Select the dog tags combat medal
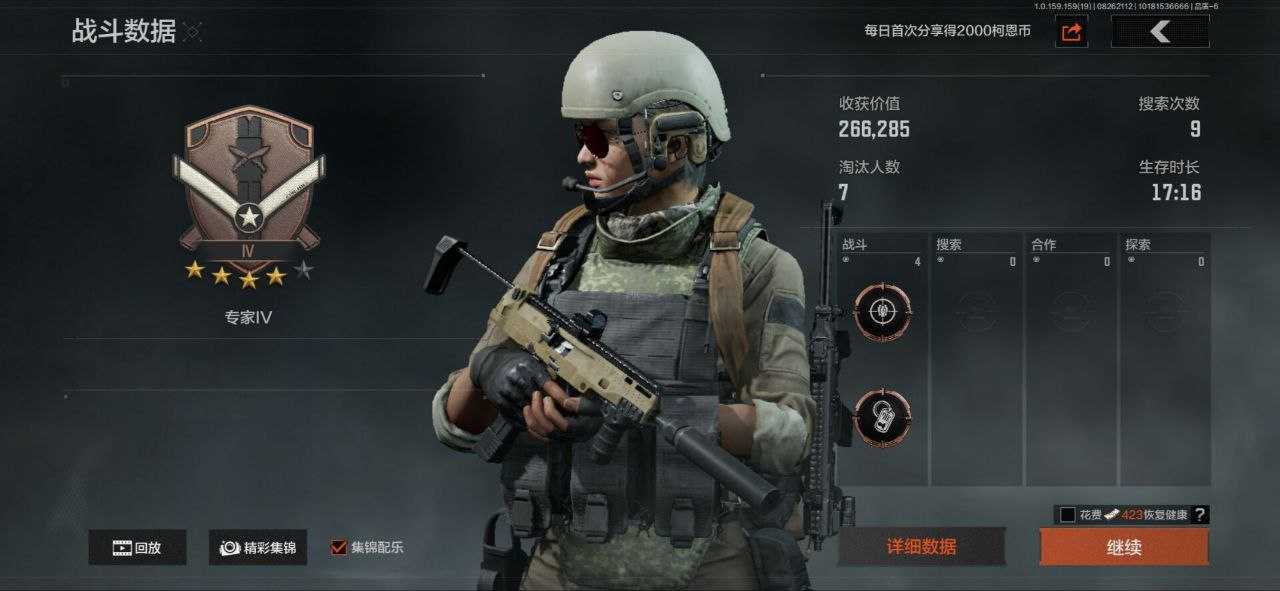The image size is (1280, 591). (x=883, y=417)
